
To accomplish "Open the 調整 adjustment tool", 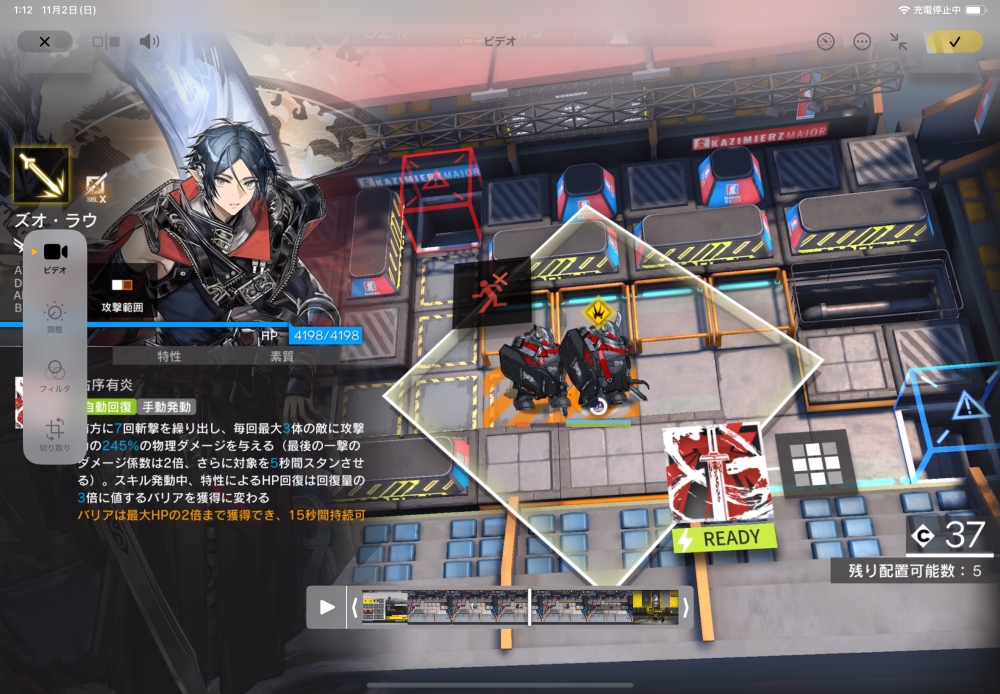I will point(55,316).
